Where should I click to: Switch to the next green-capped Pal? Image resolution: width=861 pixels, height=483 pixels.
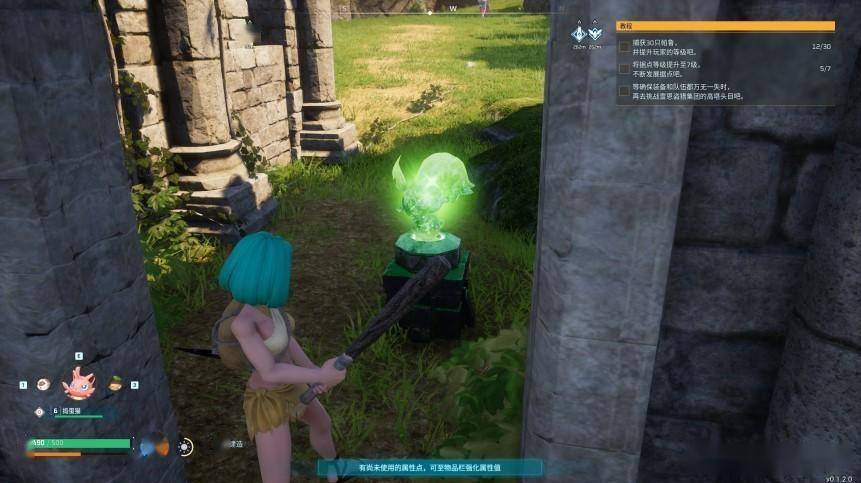click(116, 383)
